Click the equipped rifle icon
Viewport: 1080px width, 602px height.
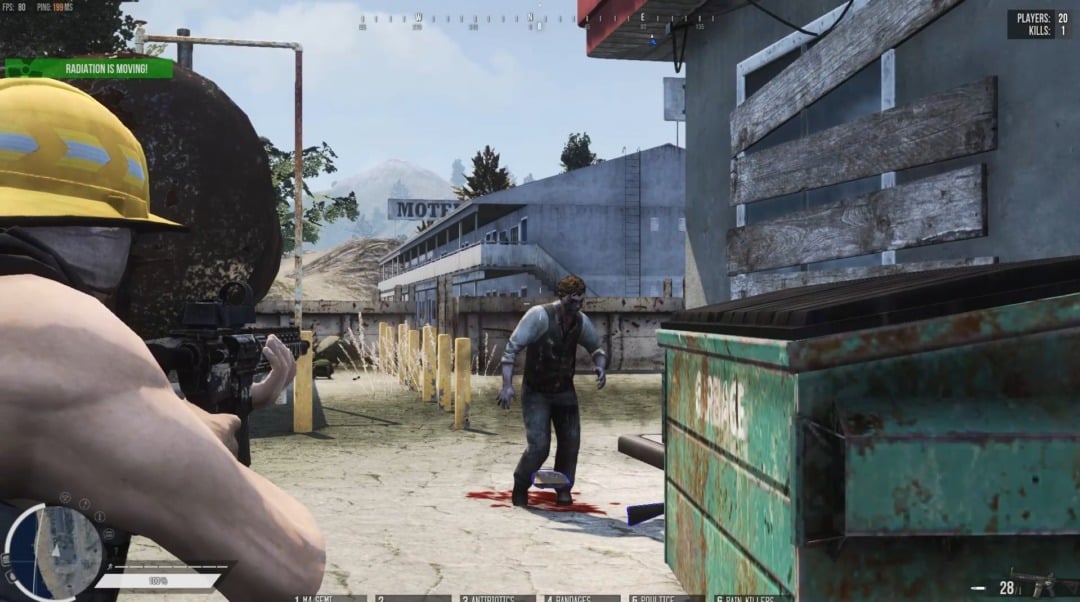coord(1051,584)
